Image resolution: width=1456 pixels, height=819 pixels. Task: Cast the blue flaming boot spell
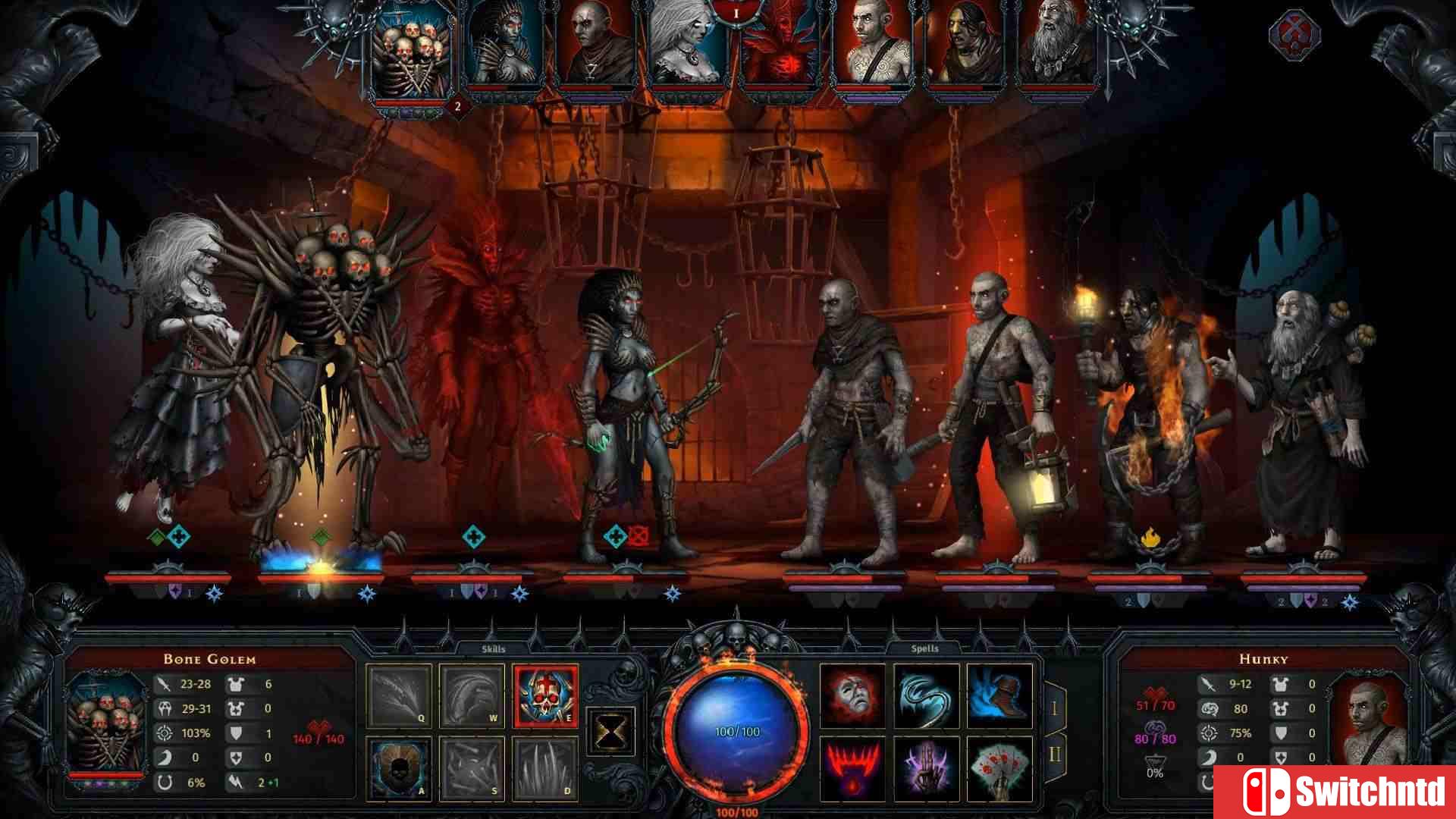tap(999, 695)
